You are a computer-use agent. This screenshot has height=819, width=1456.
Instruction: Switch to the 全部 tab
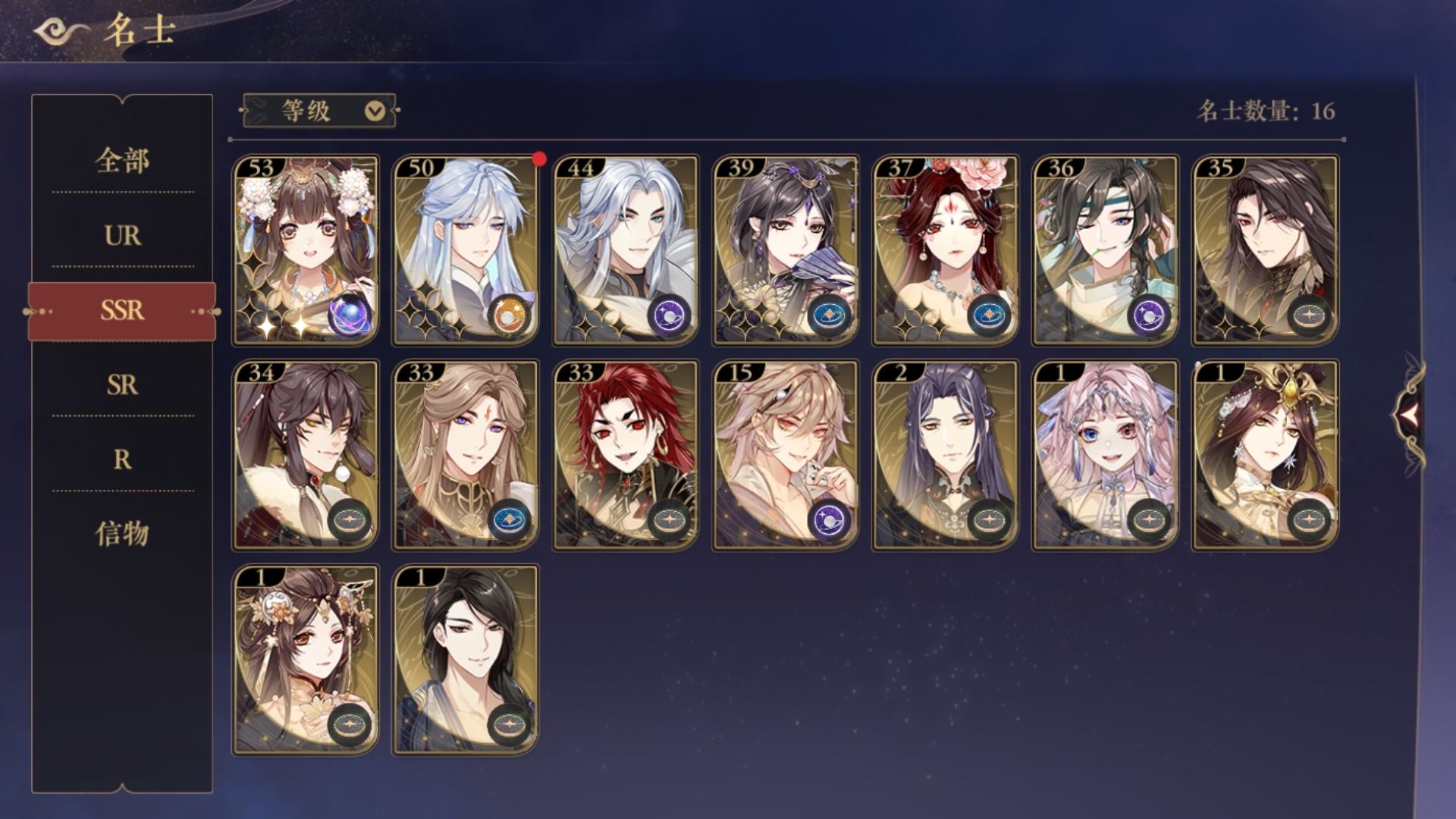(x=122, y=161)
